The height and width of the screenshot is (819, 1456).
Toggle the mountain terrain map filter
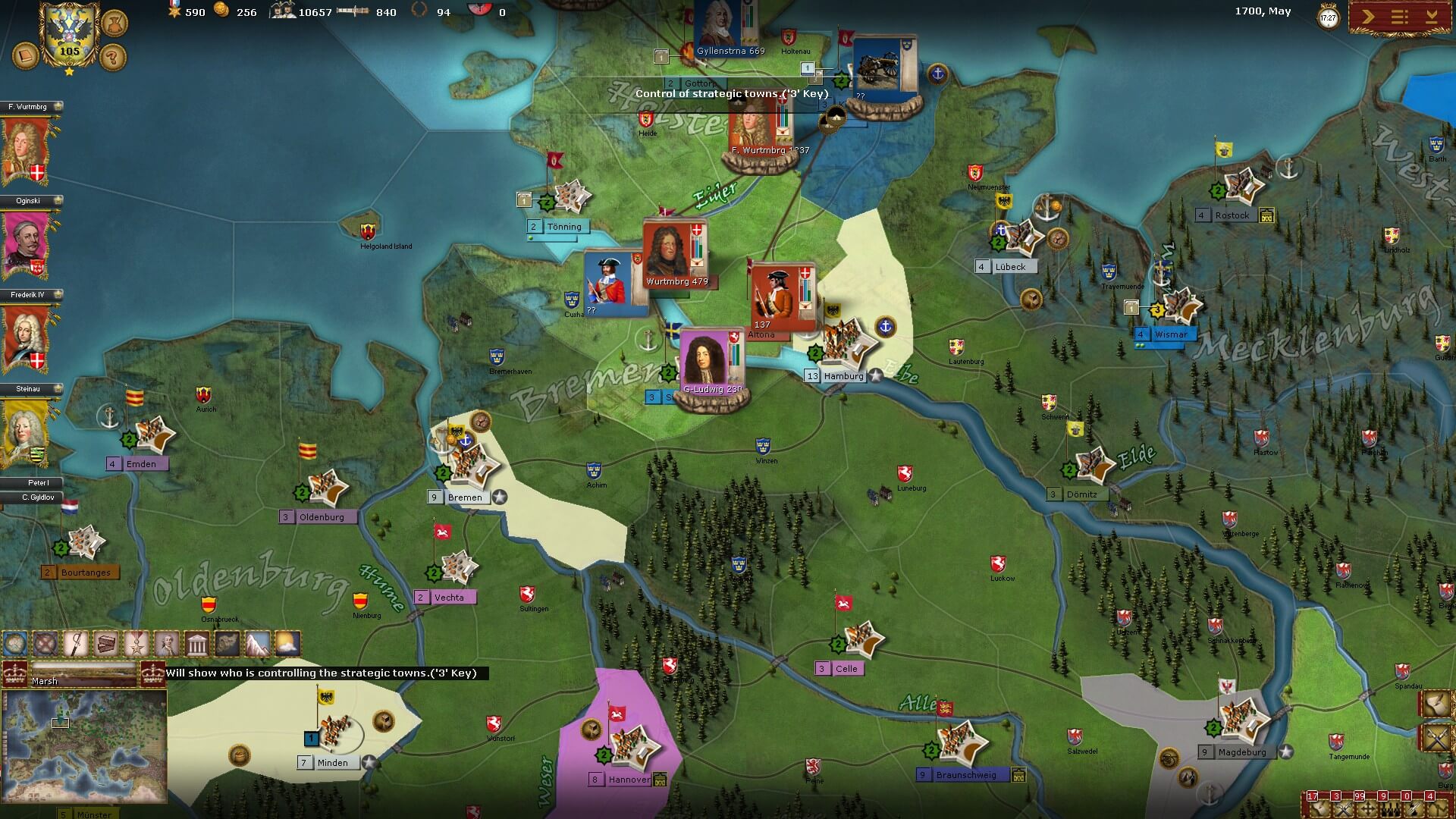point(257,645)
